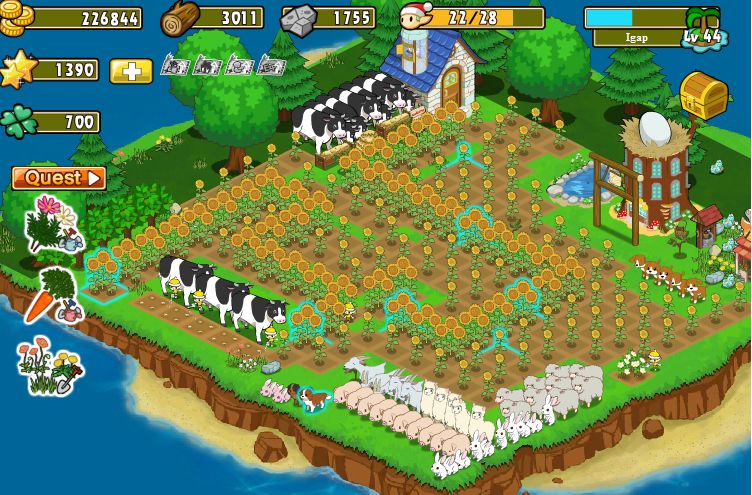Open the Quest panel
This screenshot has width=752, height=495.
[x=58, y=178]
